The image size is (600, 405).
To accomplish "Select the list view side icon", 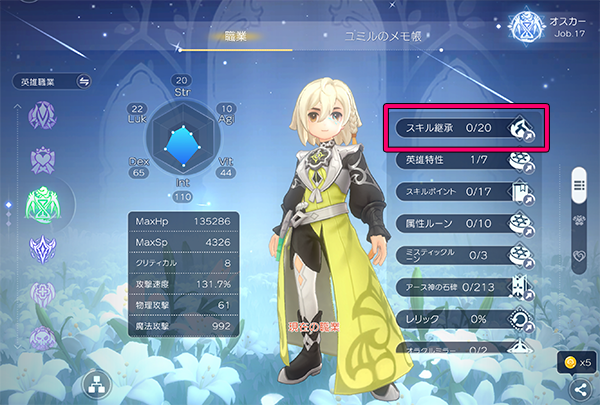I will click(x=578, y=184).
